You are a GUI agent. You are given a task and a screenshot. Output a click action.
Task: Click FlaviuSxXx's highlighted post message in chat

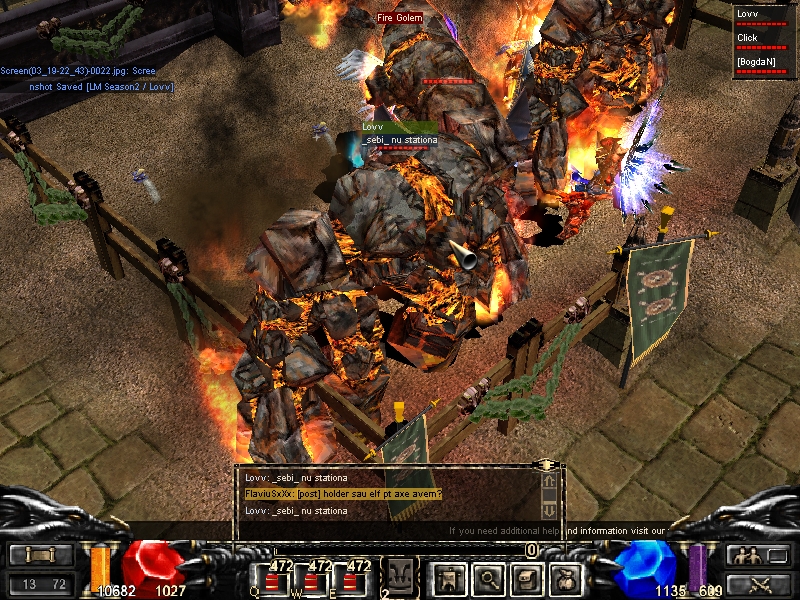pyautogui.click(x=343, y=494)
